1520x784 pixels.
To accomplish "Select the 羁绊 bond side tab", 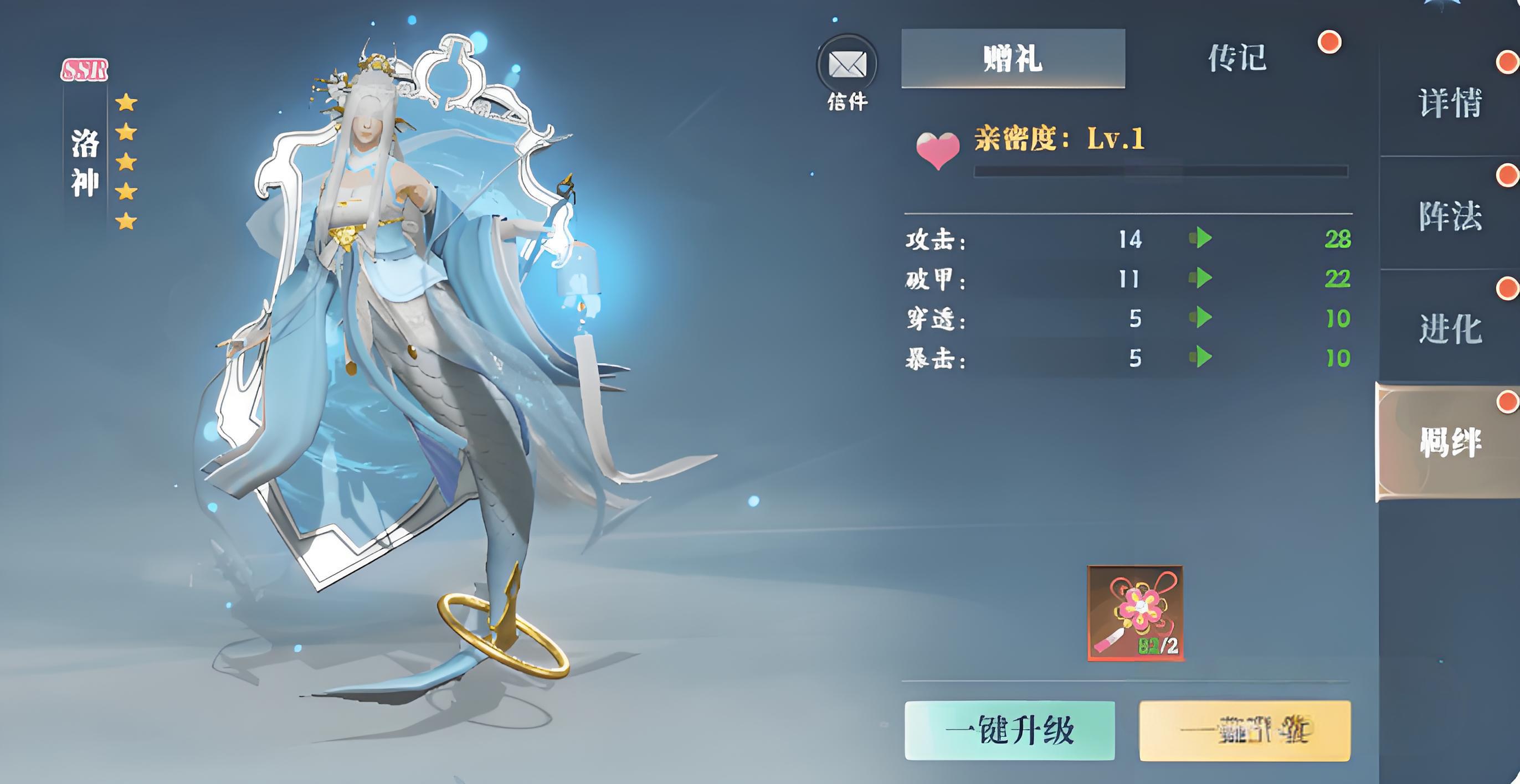I will (x=1450, y=441).
